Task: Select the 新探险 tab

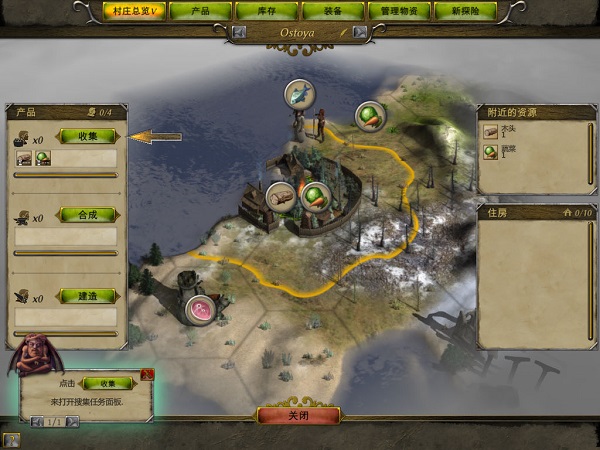Action: (x=466, y=11)
